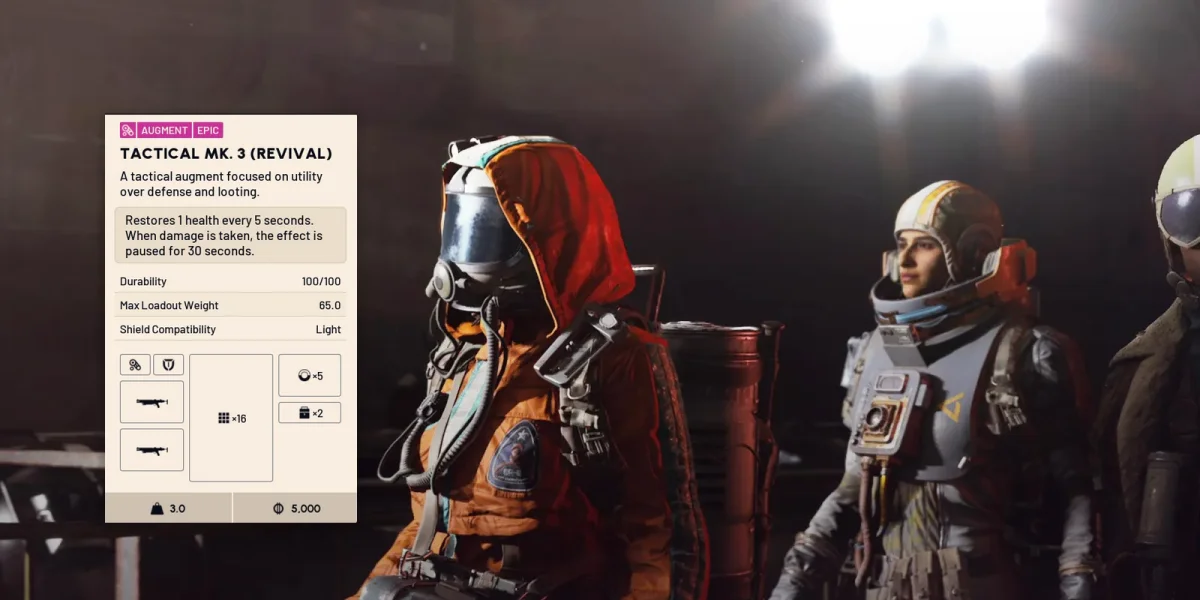The height and width of the screenshot is (600, 1200).
Task: Choose the quick-use x5 slot
Action: pyautogui.click(x=310, y=375)
